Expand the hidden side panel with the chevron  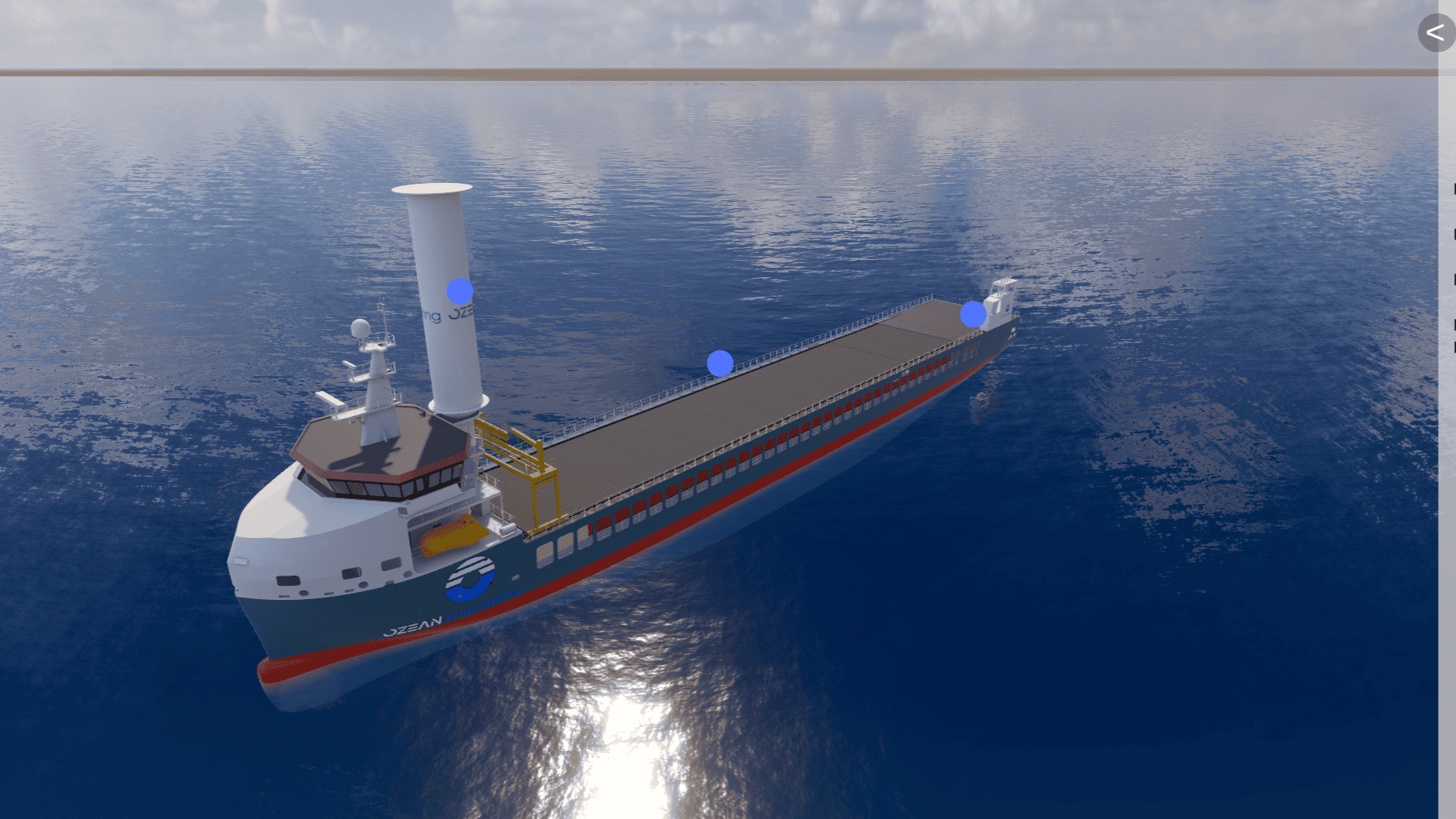(x=1436, y=33)
